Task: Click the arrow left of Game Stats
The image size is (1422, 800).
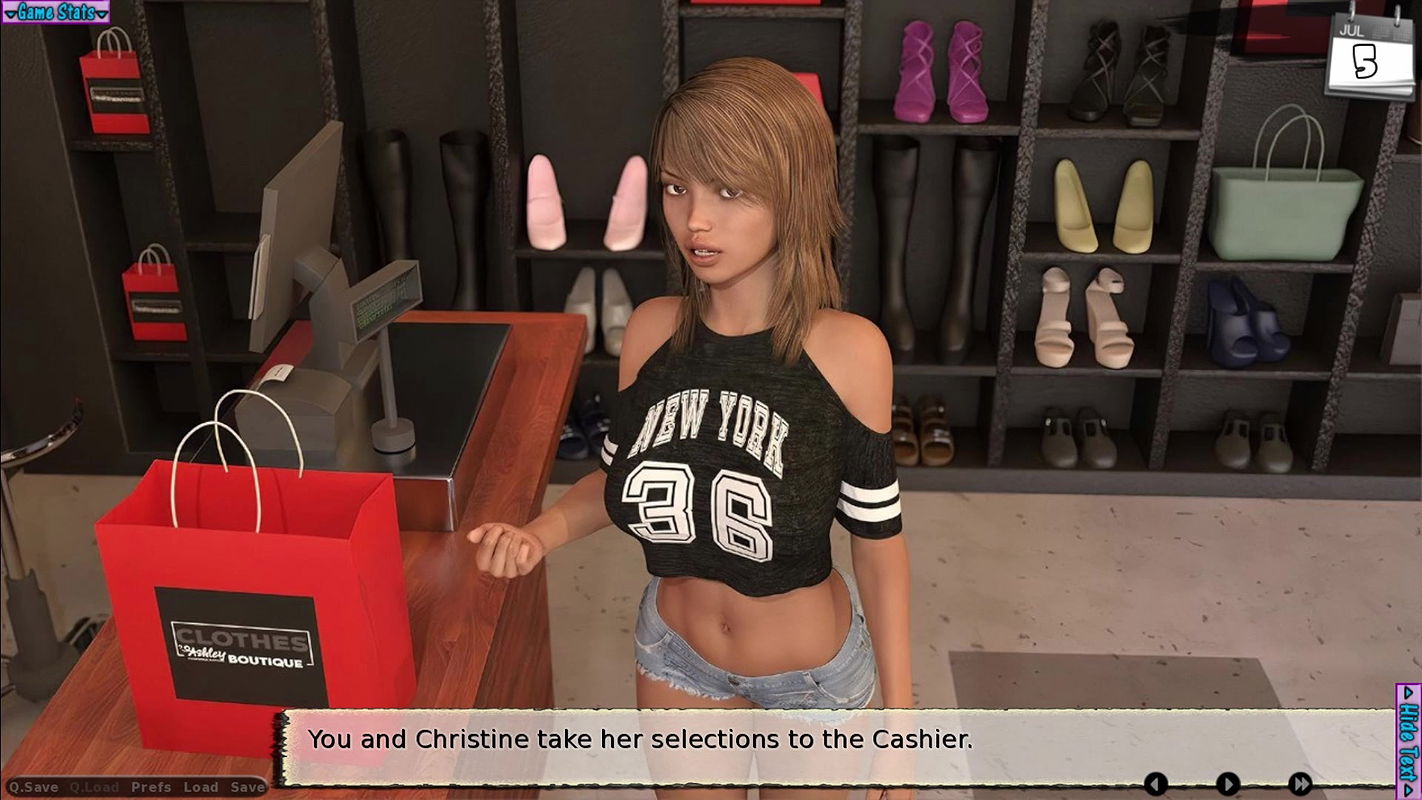Action: click(x=9, y=12)
